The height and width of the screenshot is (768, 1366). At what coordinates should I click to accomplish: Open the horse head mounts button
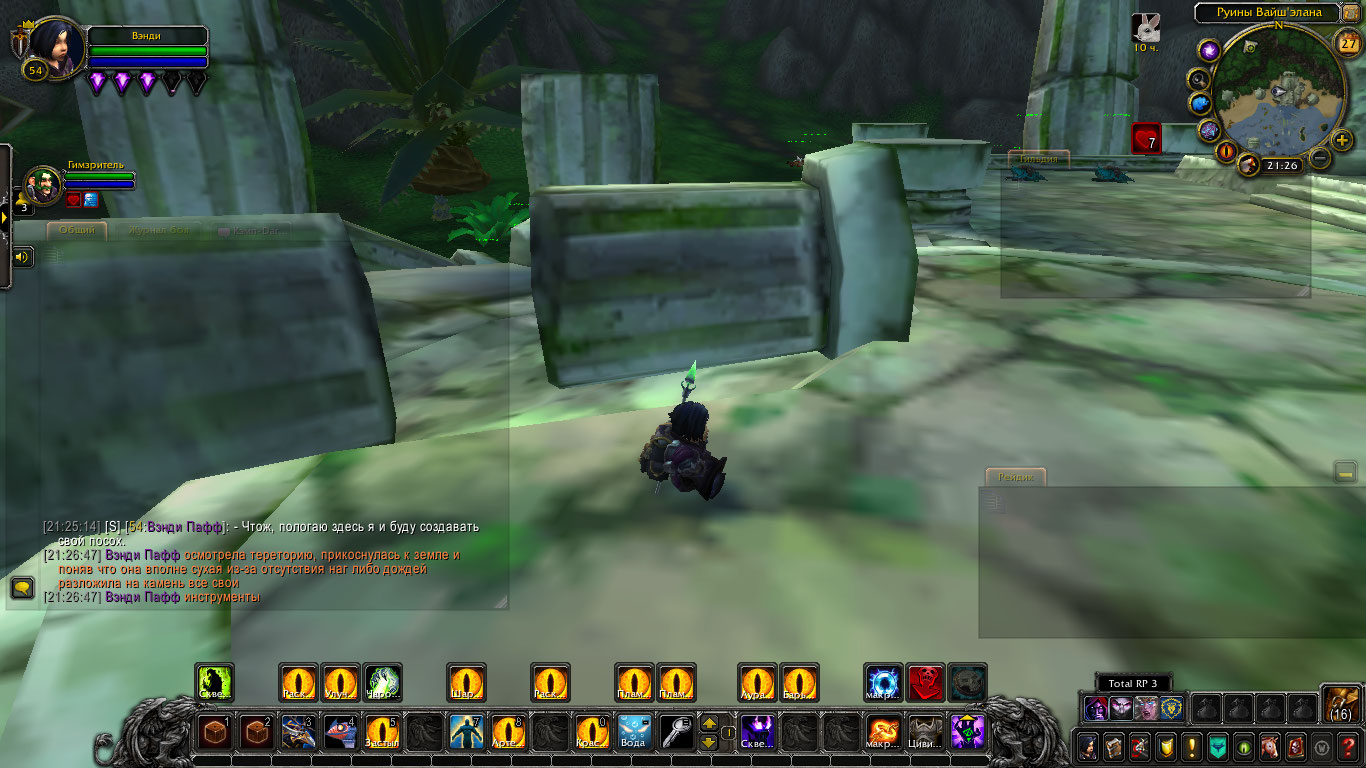click(x=1270, y=746)
